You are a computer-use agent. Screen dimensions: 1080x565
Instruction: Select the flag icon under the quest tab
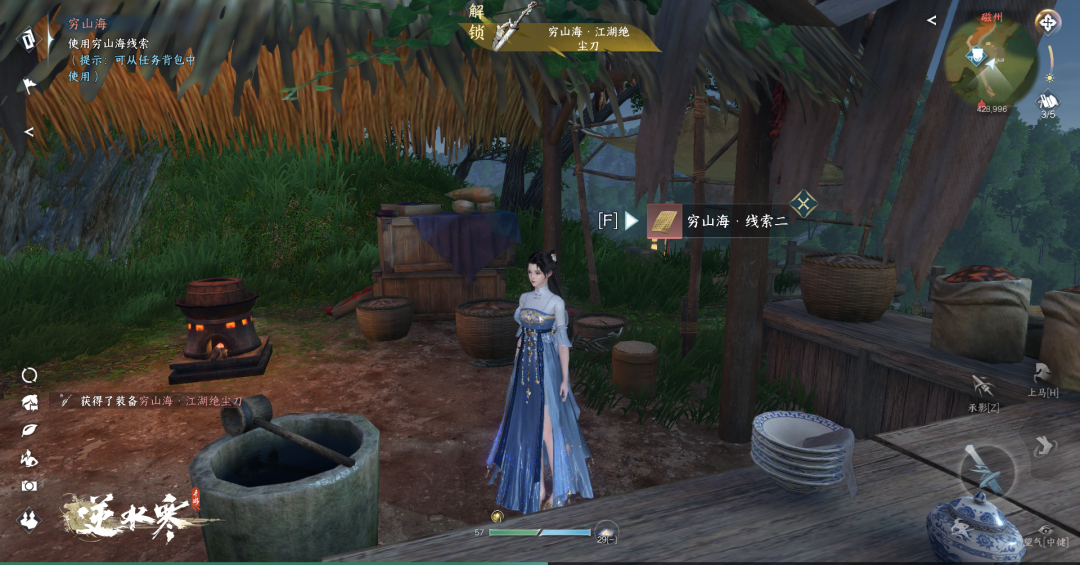29,85
